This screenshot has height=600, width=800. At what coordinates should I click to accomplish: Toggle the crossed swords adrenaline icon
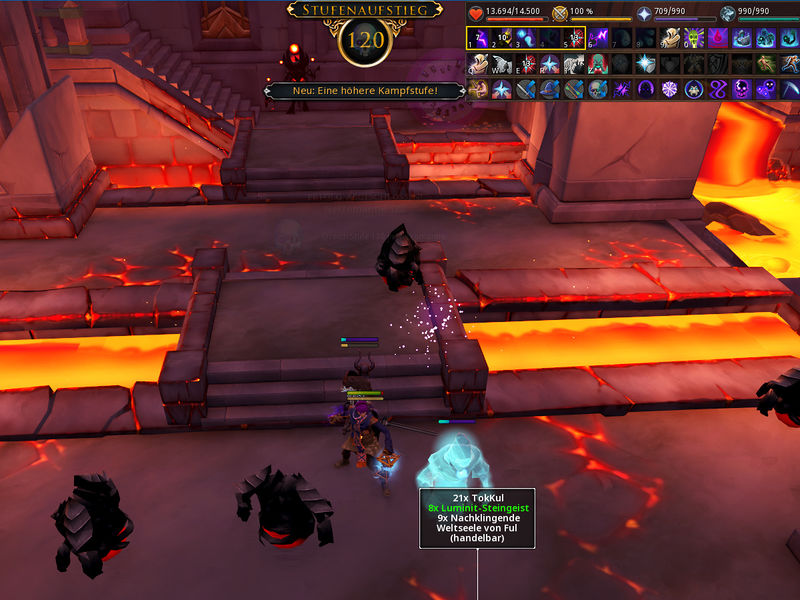560,14
